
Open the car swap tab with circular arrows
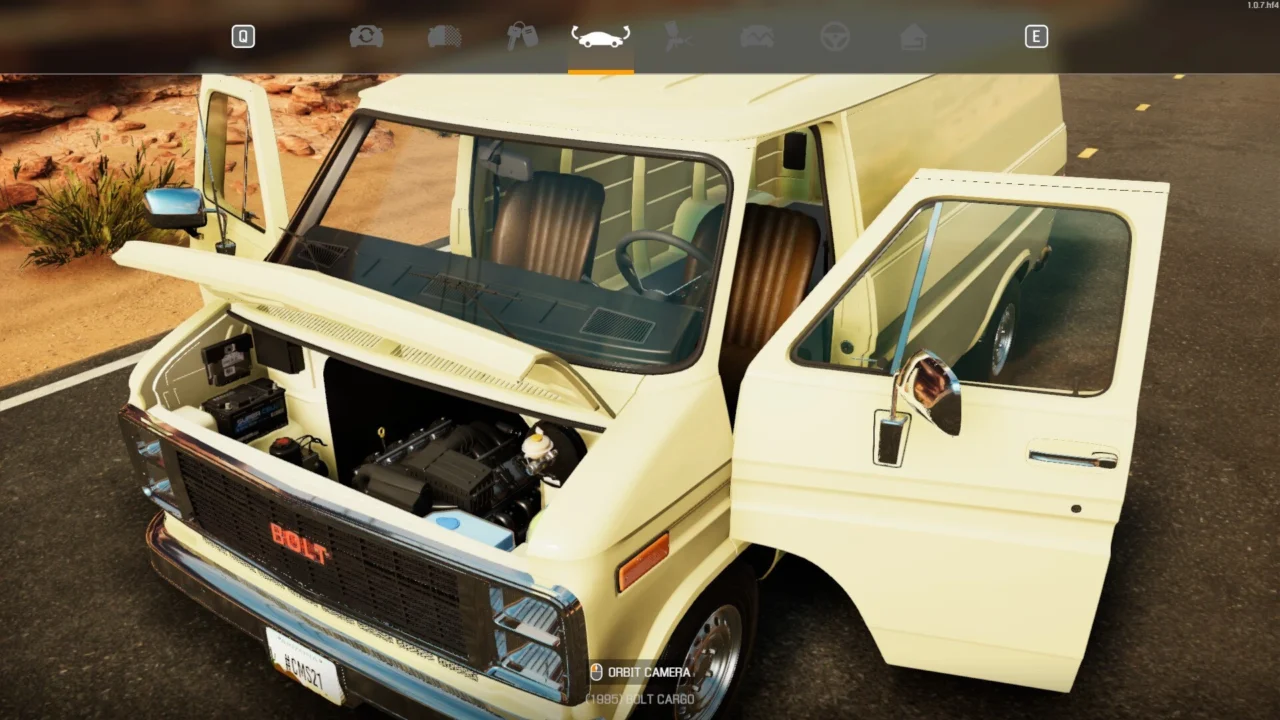tap(366, 37)
